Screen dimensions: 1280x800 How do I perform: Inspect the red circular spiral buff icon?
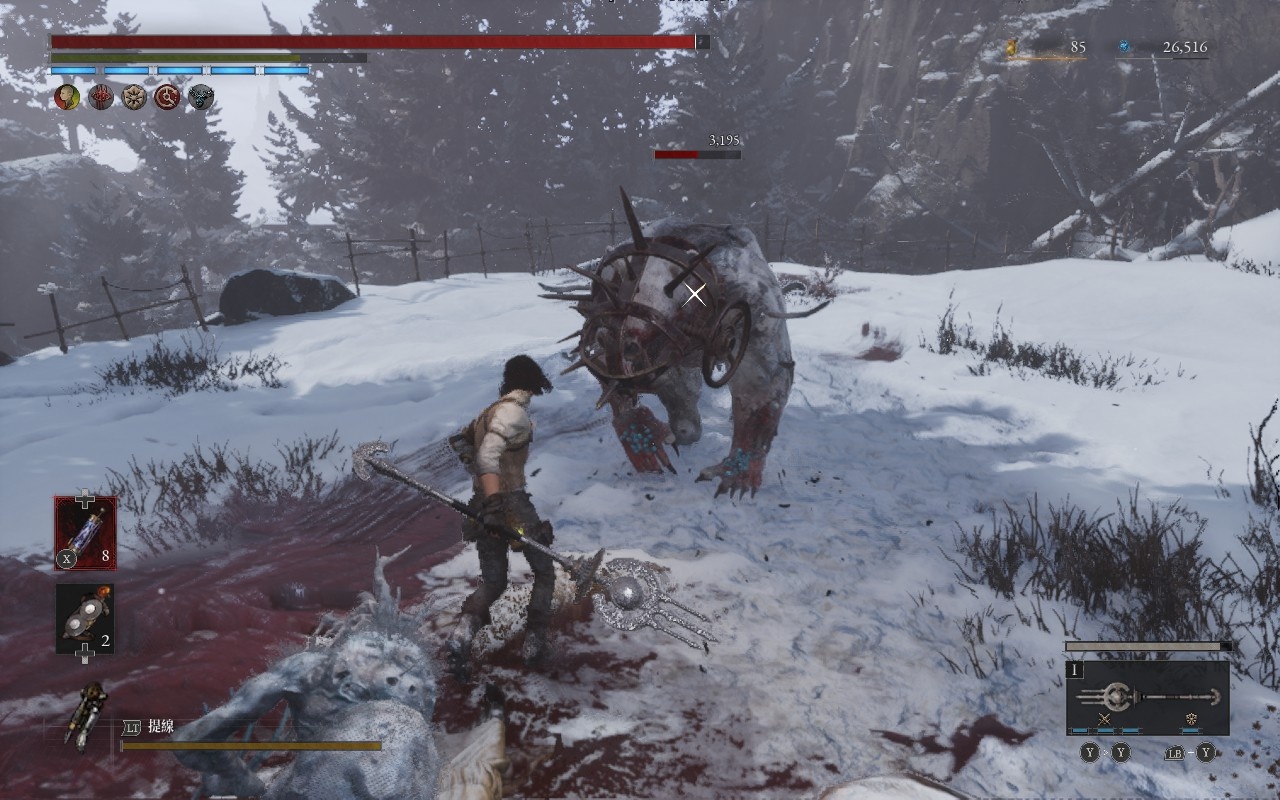coord(167,97)
